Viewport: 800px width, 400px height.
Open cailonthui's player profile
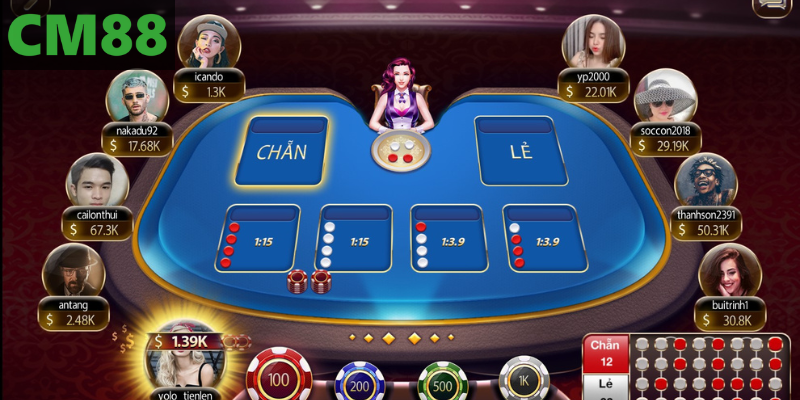(x=96, y=181)
